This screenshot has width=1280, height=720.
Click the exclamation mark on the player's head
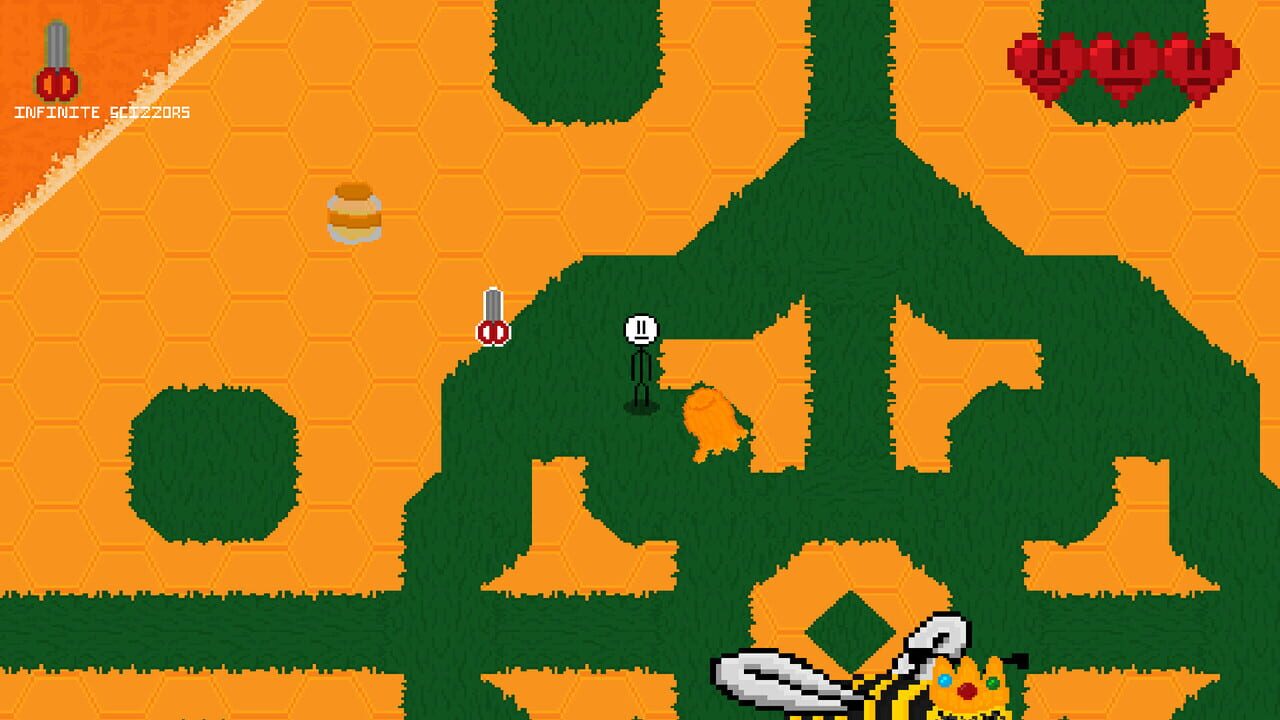coord(640,326)
